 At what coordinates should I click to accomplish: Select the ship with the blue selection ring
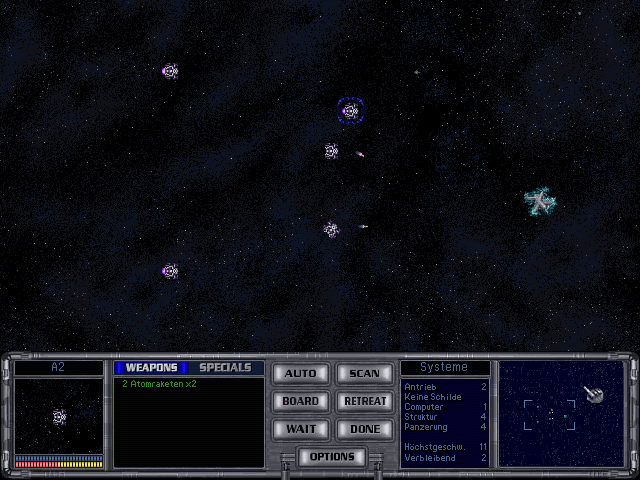[350, 111]
